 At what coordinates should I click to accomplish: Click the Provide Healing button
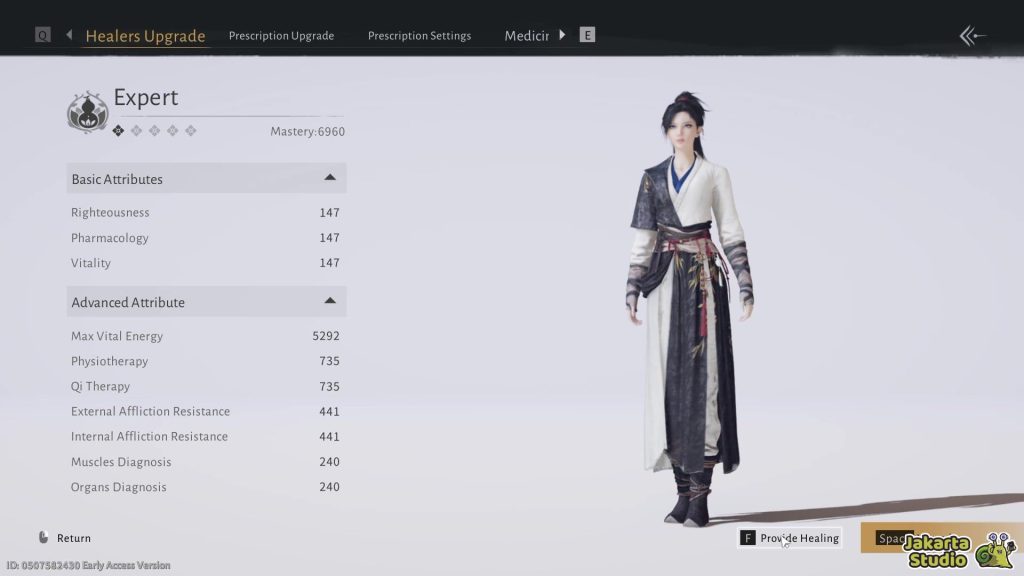coord(790,538)
